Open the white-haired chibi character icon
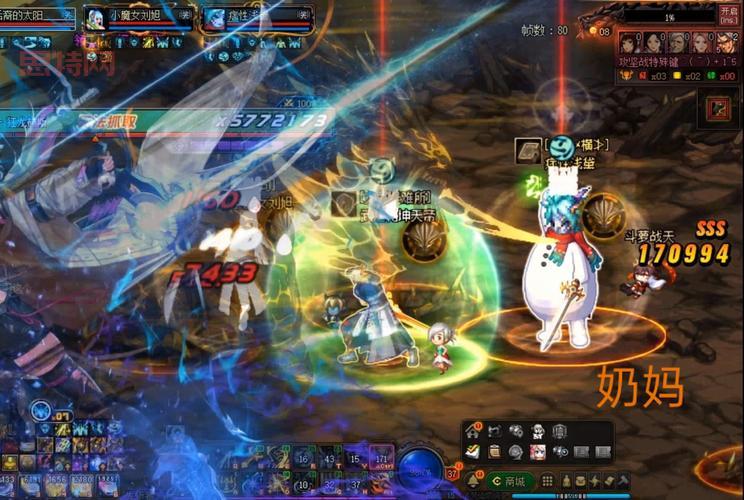The height and width of the screenshot is (500, 744). 538,431
